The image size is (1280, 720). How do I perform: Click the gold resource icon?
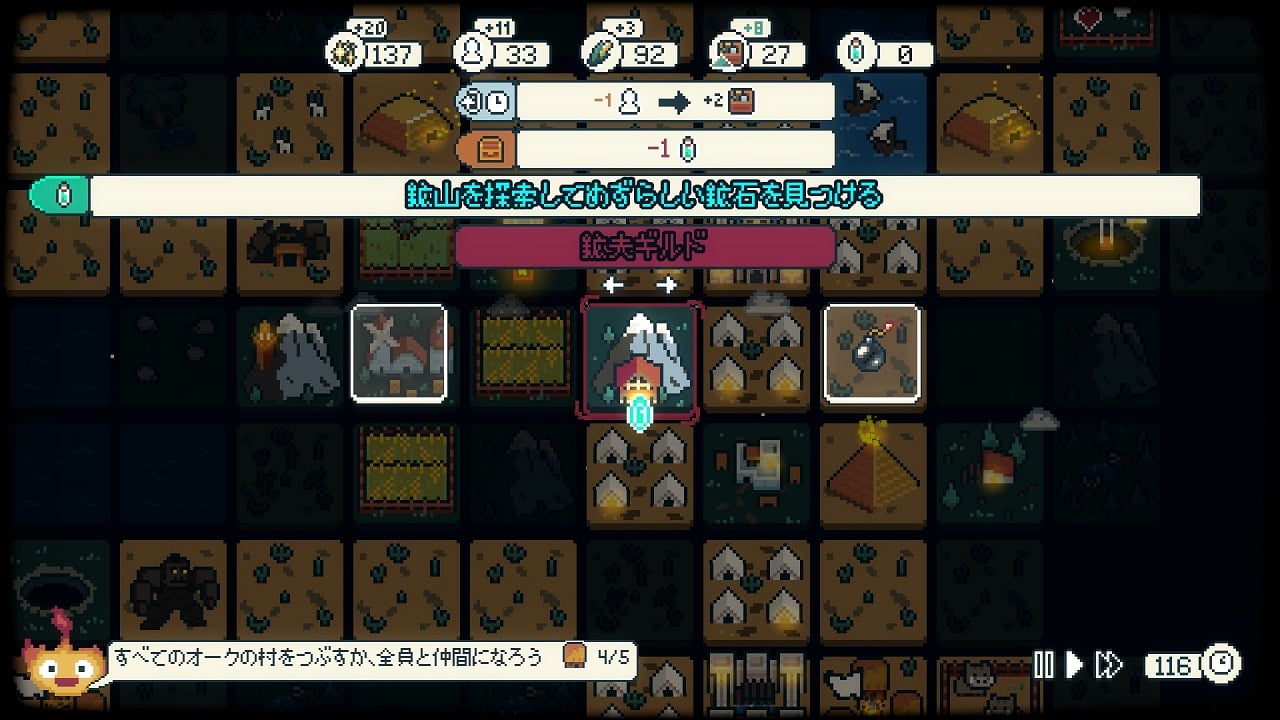(345, 54)
